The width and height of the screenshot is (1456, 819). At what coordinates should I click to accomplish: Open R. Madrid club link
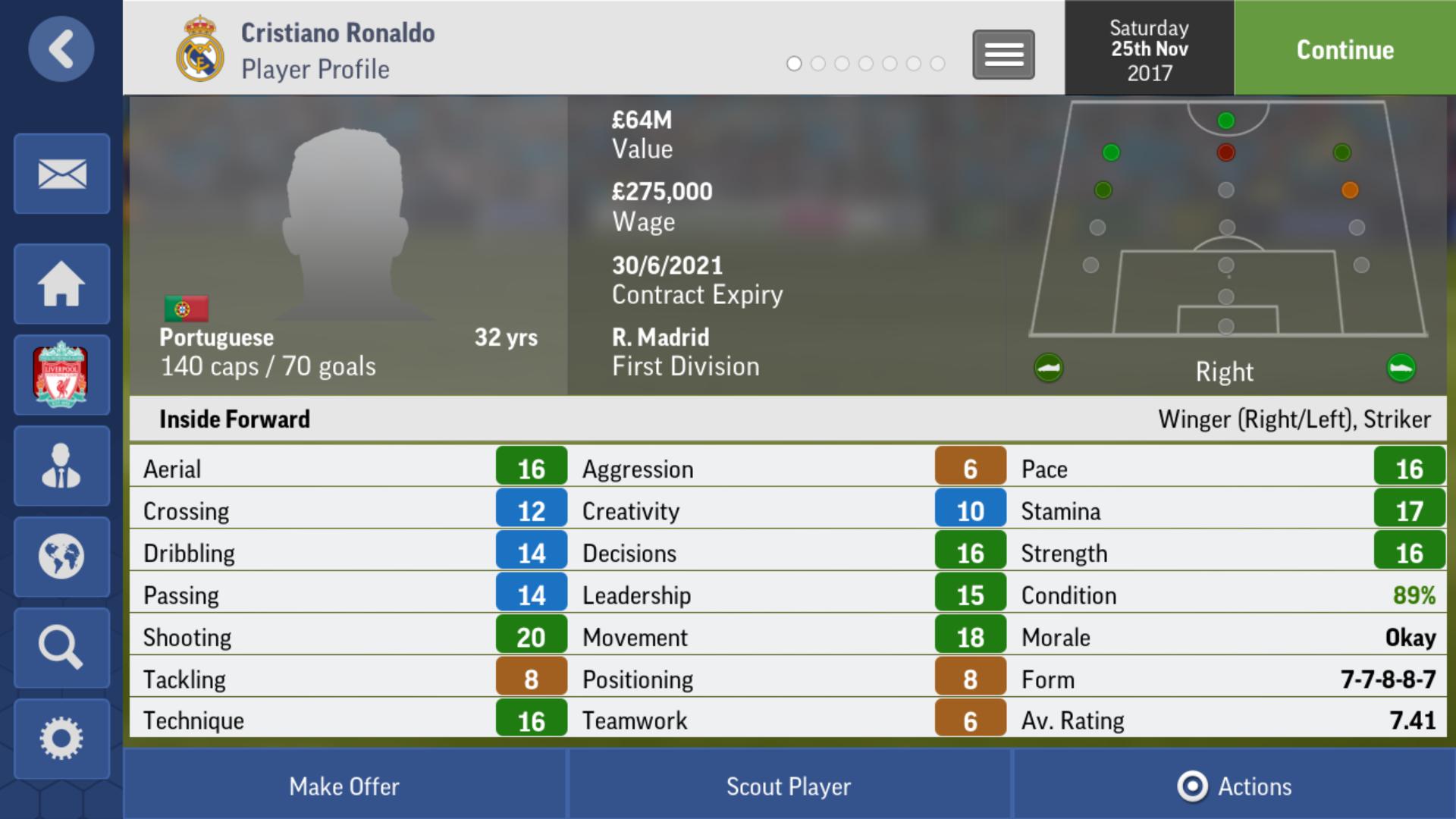661,337
